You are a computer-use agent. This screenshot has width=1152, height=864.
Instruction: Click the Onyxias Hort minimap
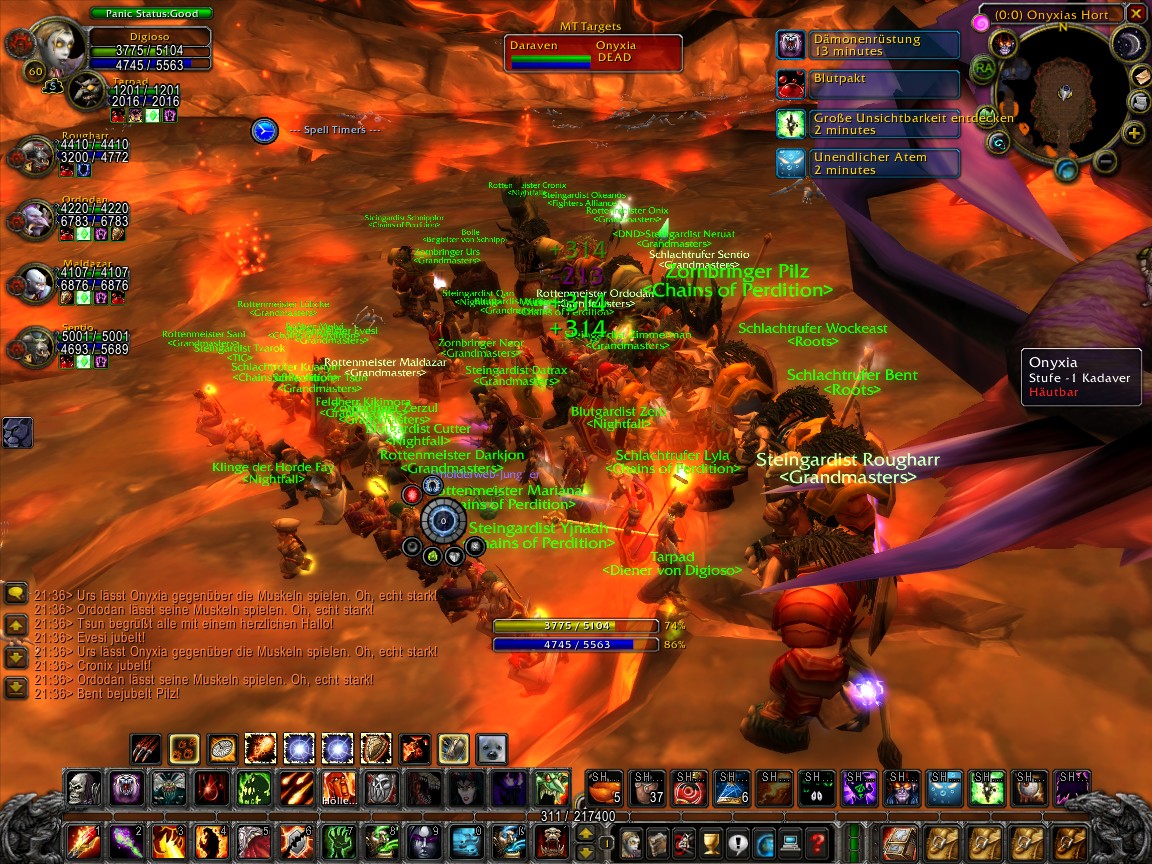click(1065, 95)
